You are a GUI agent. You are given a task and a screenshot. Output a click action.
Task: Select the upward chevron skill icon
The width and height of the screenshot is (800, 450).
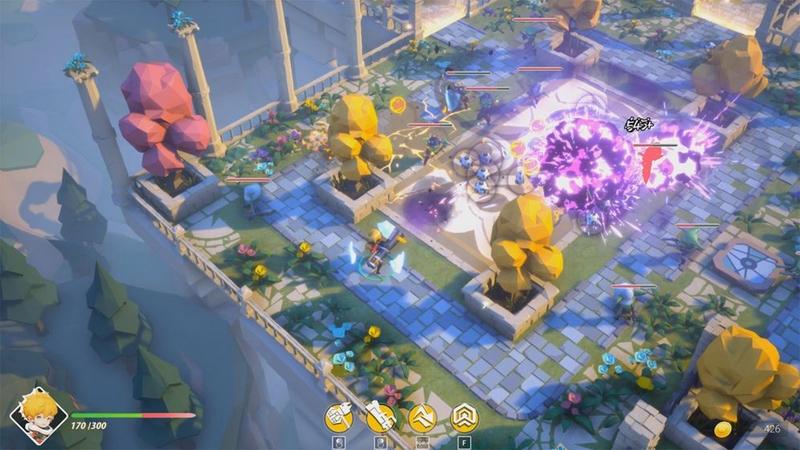click(422, 416)
